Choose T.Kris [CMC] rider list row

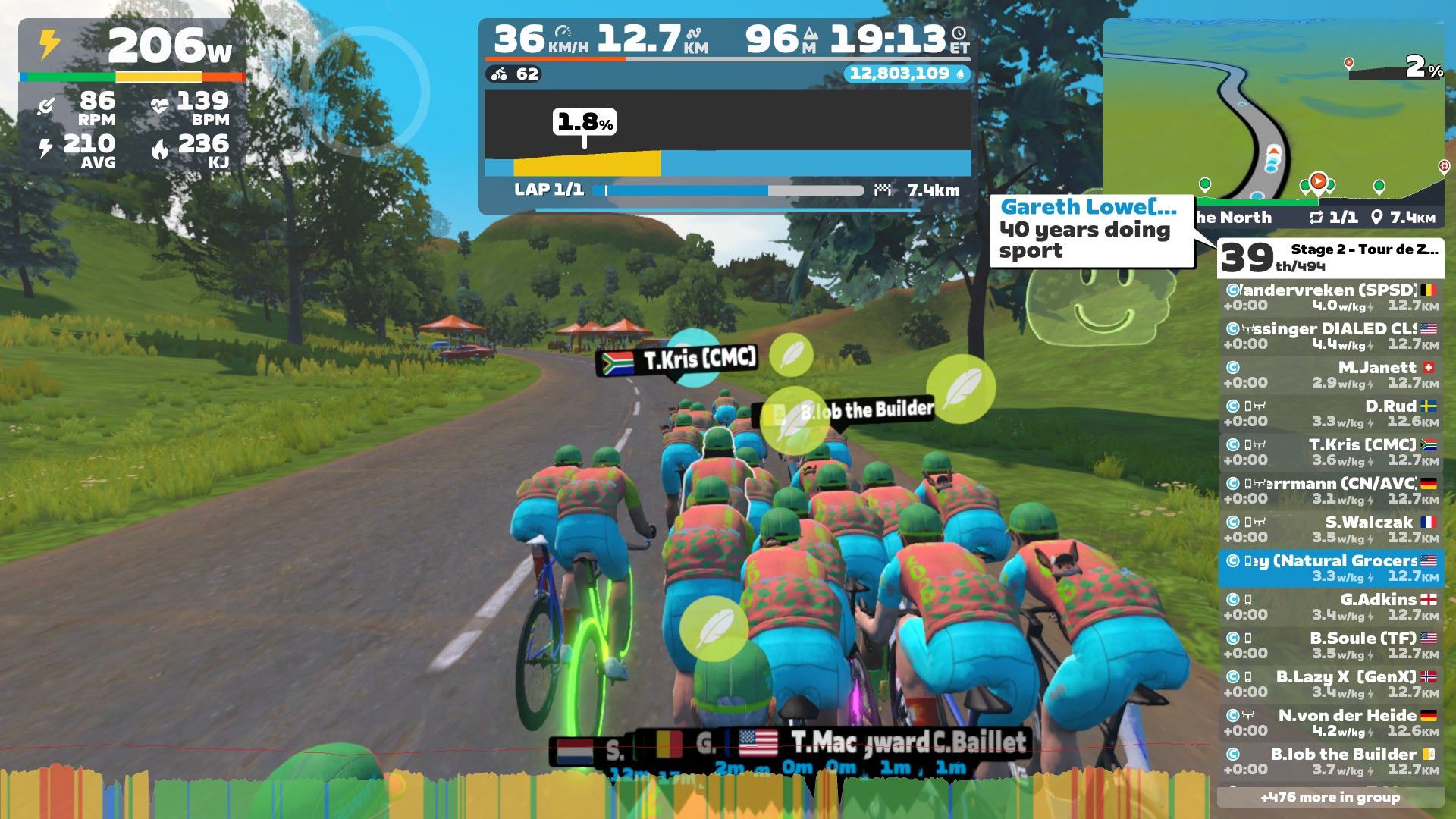coord(1330,452)
